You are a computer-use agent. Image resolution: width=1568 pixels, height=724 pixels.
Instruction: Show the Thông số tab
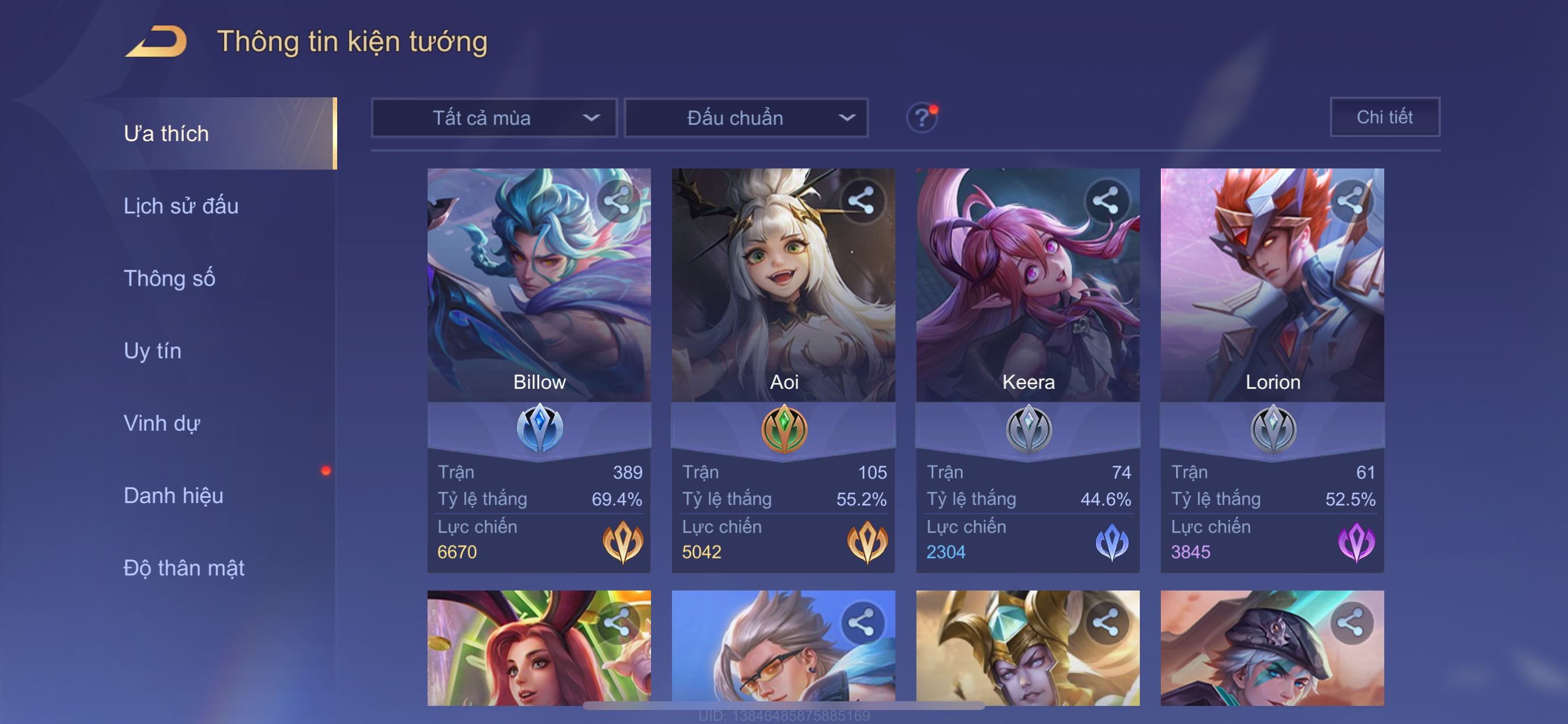point(169,278)
